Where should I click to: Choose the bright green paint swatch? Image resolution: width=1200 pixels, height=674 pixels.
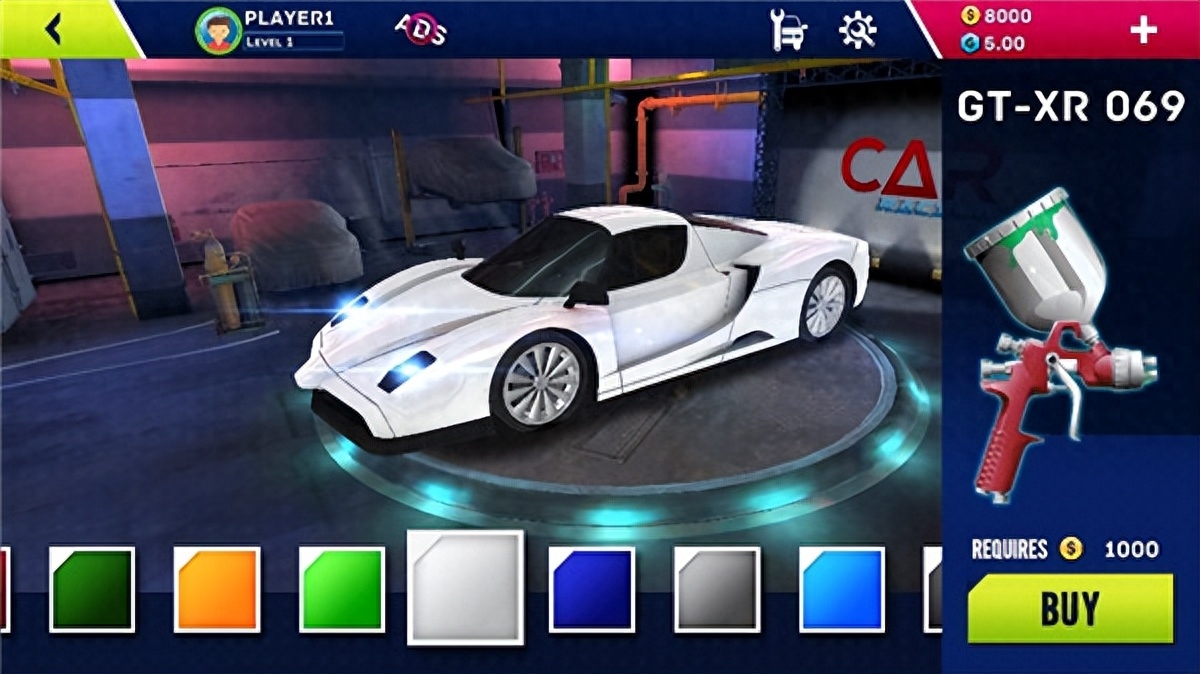pos(342,589)
